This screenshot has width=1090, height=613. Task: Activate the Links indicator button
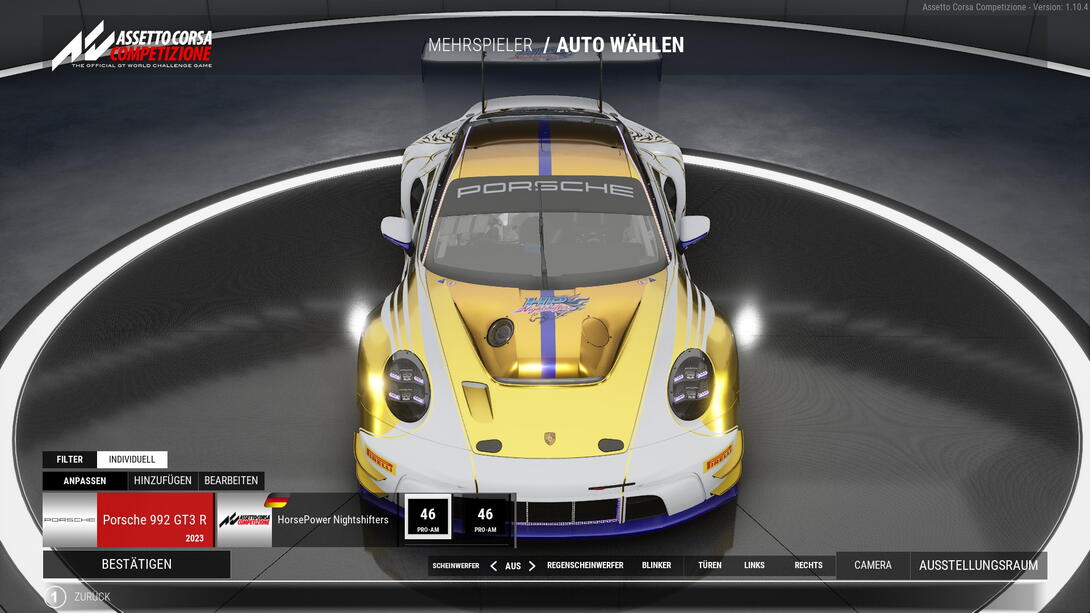pyautogui.click(x=754, y=566)
